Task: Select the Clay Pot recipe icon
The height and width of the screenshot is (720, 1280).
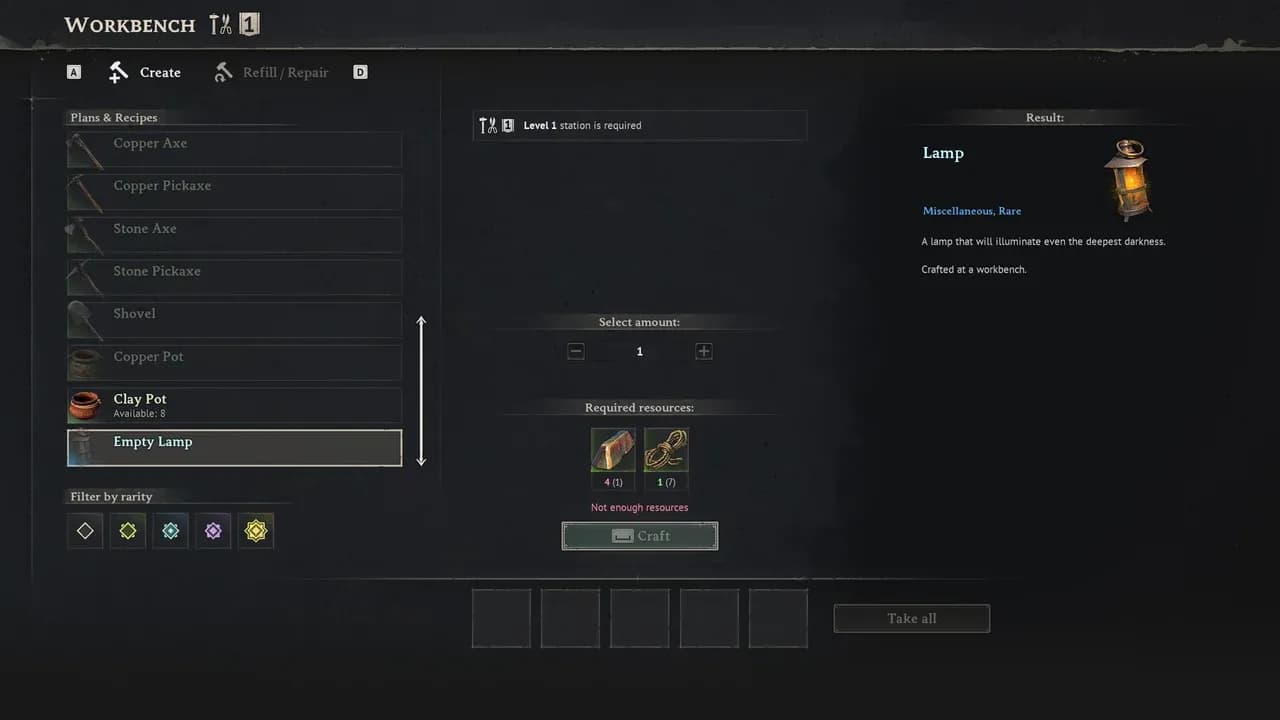Action: coord(85,405)
